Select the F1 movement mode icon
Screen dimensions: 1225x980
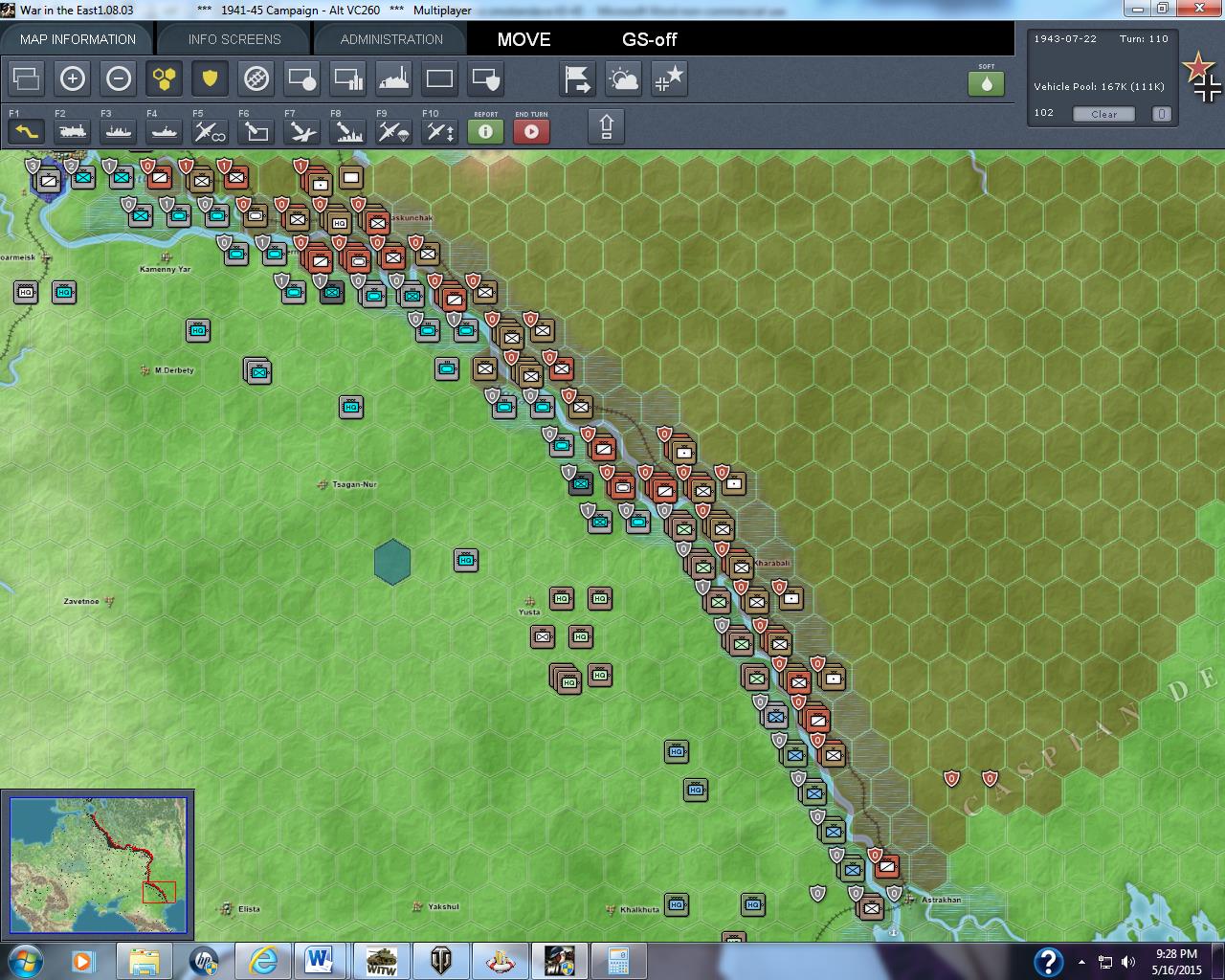tap(26, 131)
